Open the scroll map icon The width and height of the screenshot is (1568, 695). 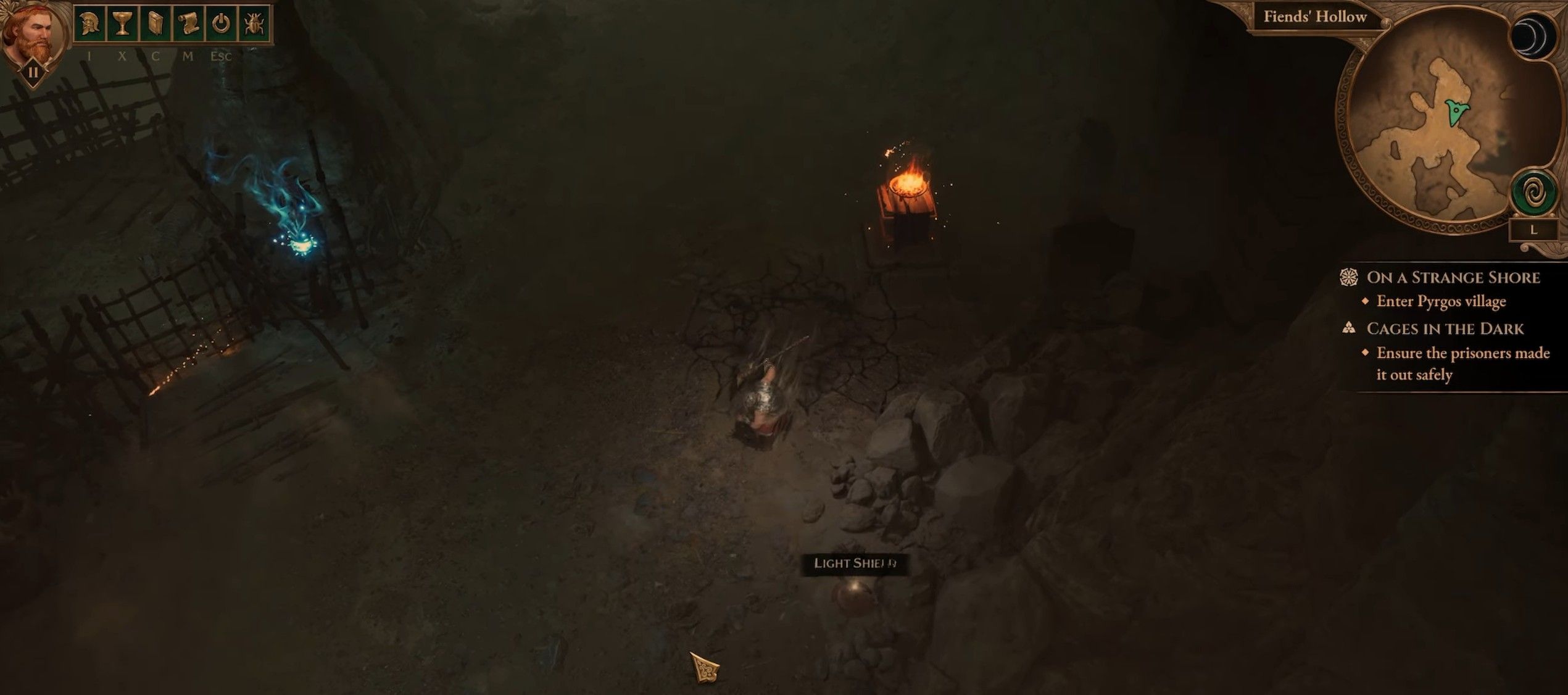click(188, 24)
